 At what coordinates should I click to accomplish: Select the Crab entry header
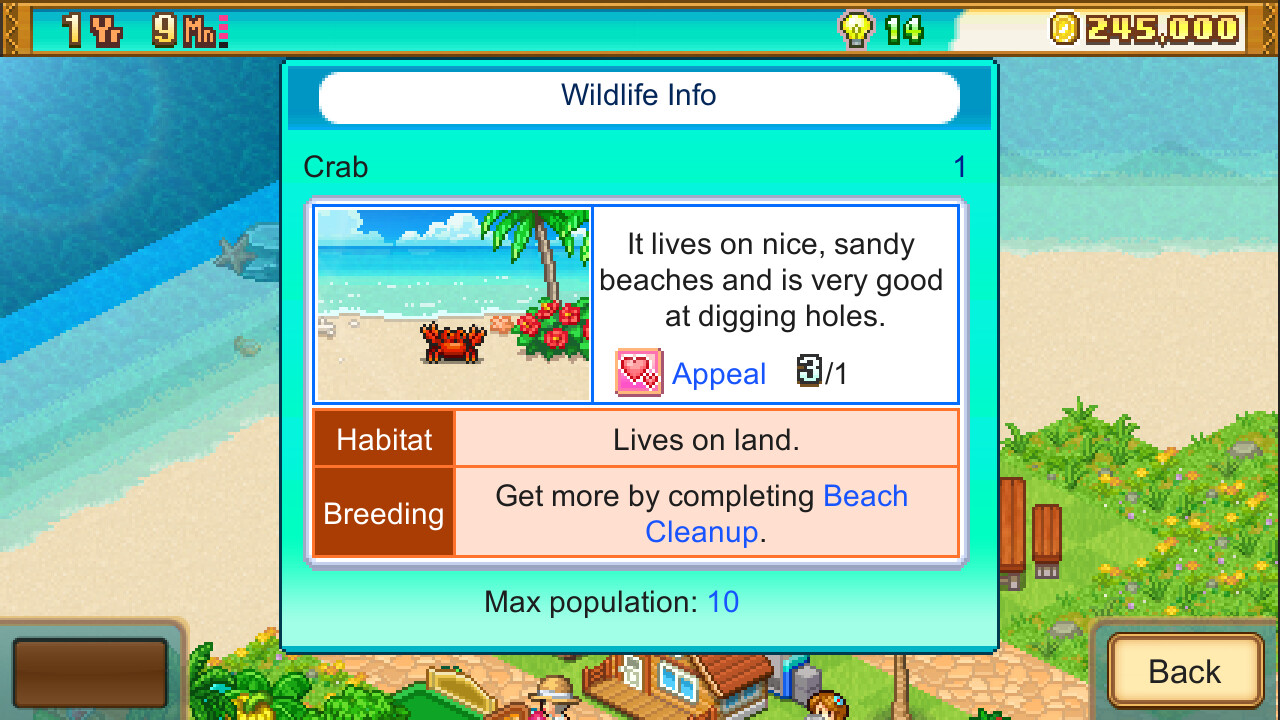(336, 167)
